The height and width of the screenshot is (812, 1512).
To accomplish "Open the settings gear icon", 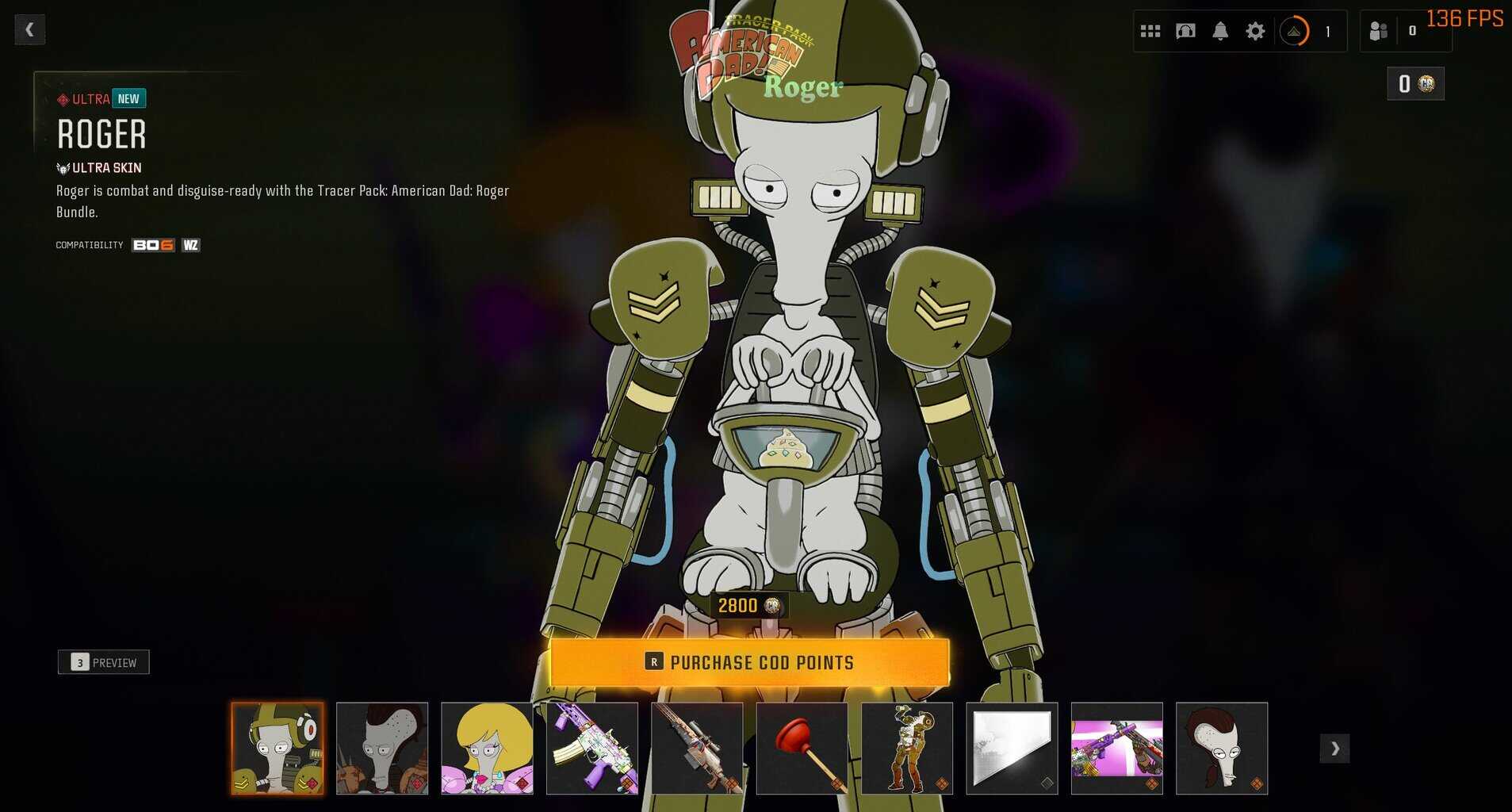I will pos(1256,30).
